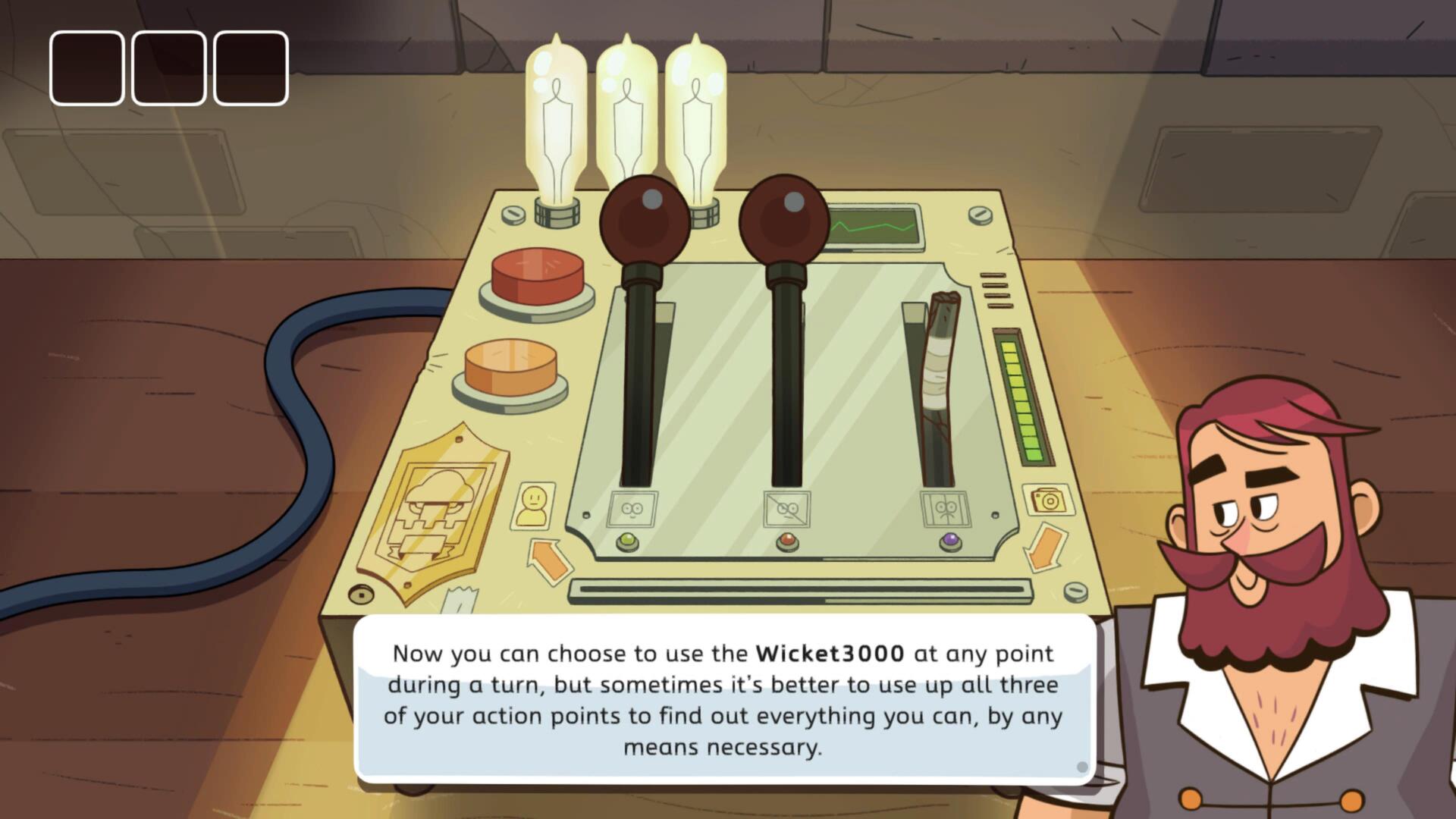Click the yellow person portrait icon
Image resolution: width=1456 pixels, height=819 pixels.
534,506
